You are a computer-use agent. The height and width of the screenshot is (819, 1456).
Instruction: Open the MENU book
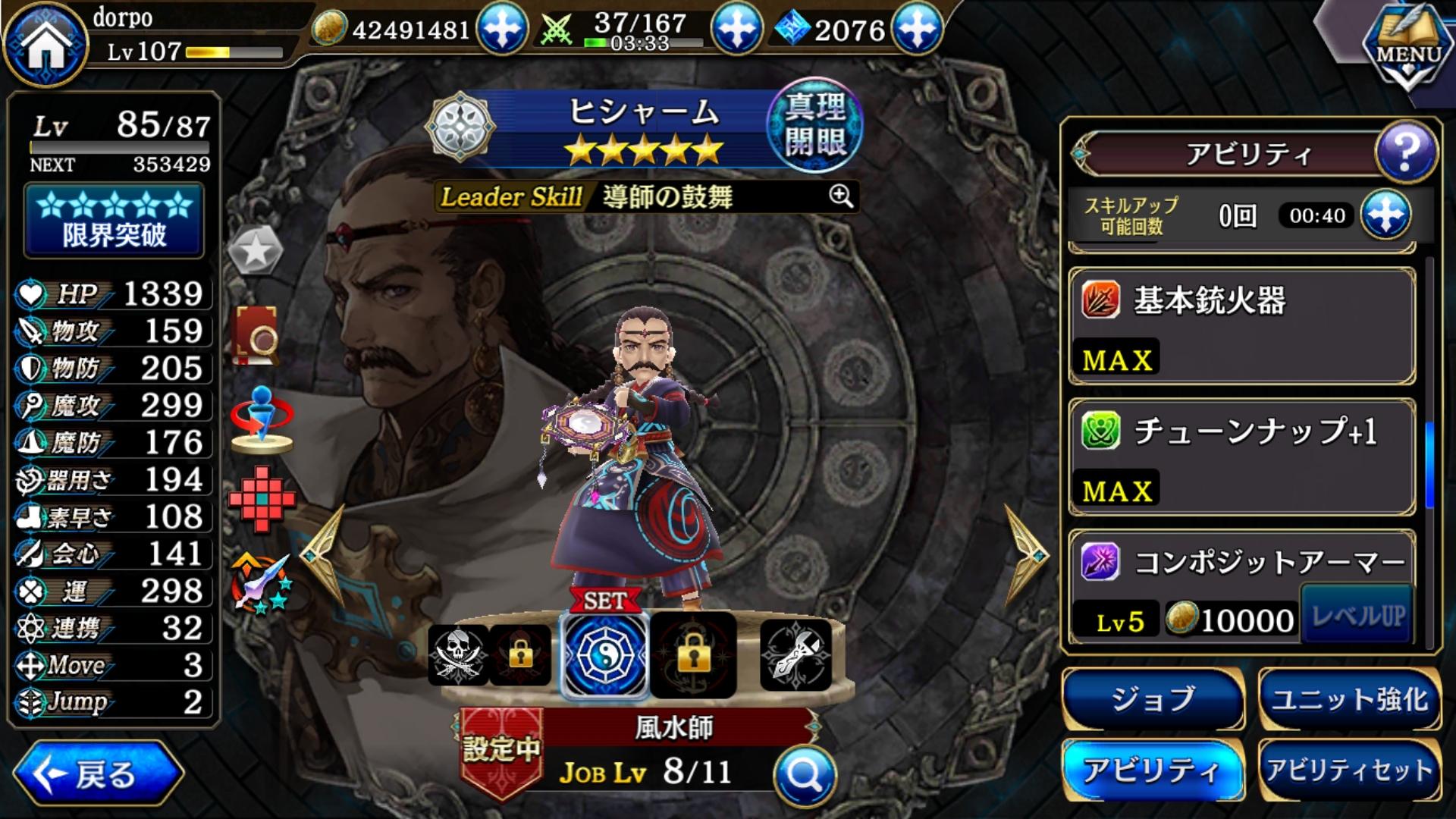1407,47
